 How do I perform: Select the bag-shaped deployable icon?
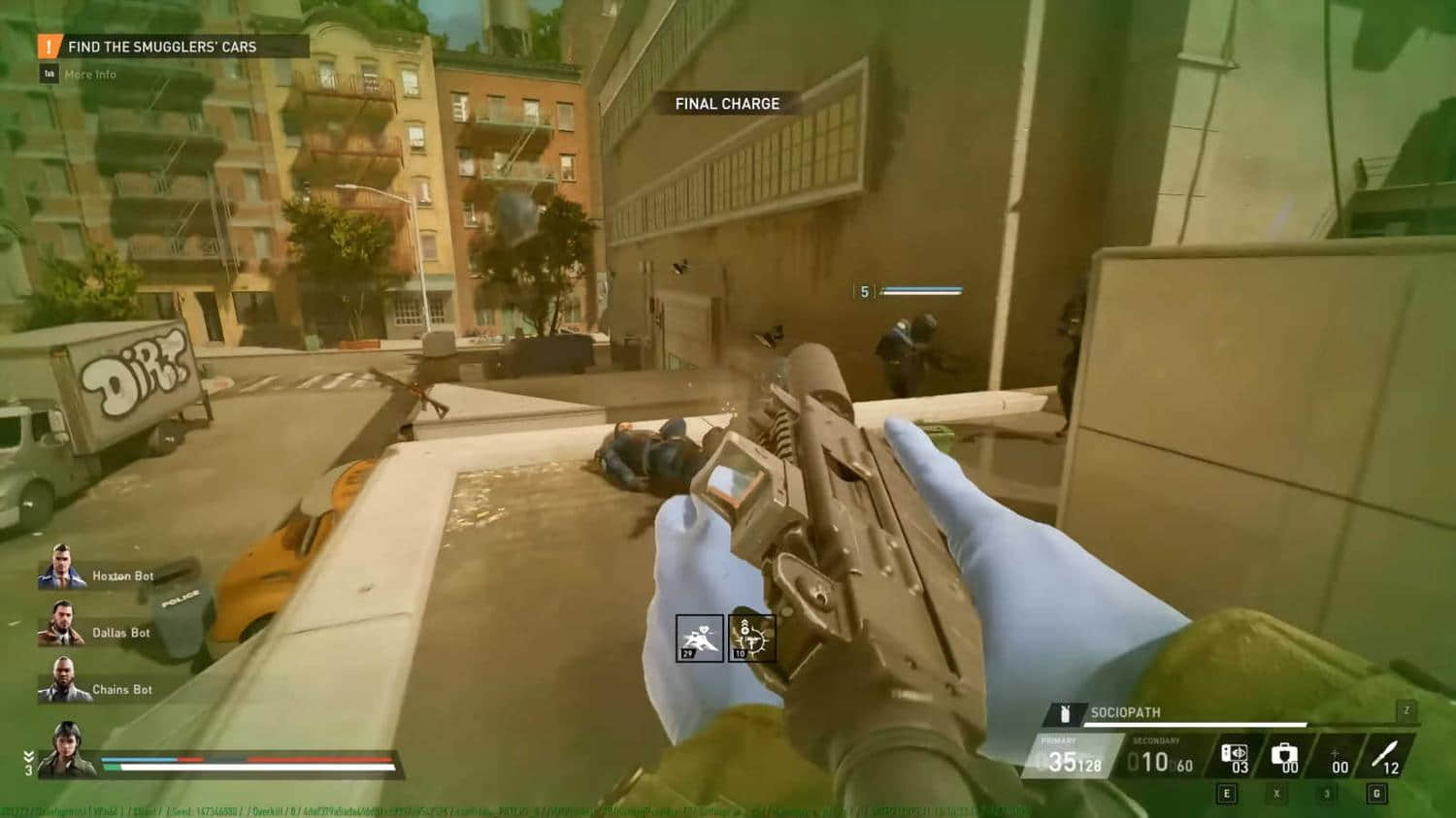click(x=1284, y=755)
